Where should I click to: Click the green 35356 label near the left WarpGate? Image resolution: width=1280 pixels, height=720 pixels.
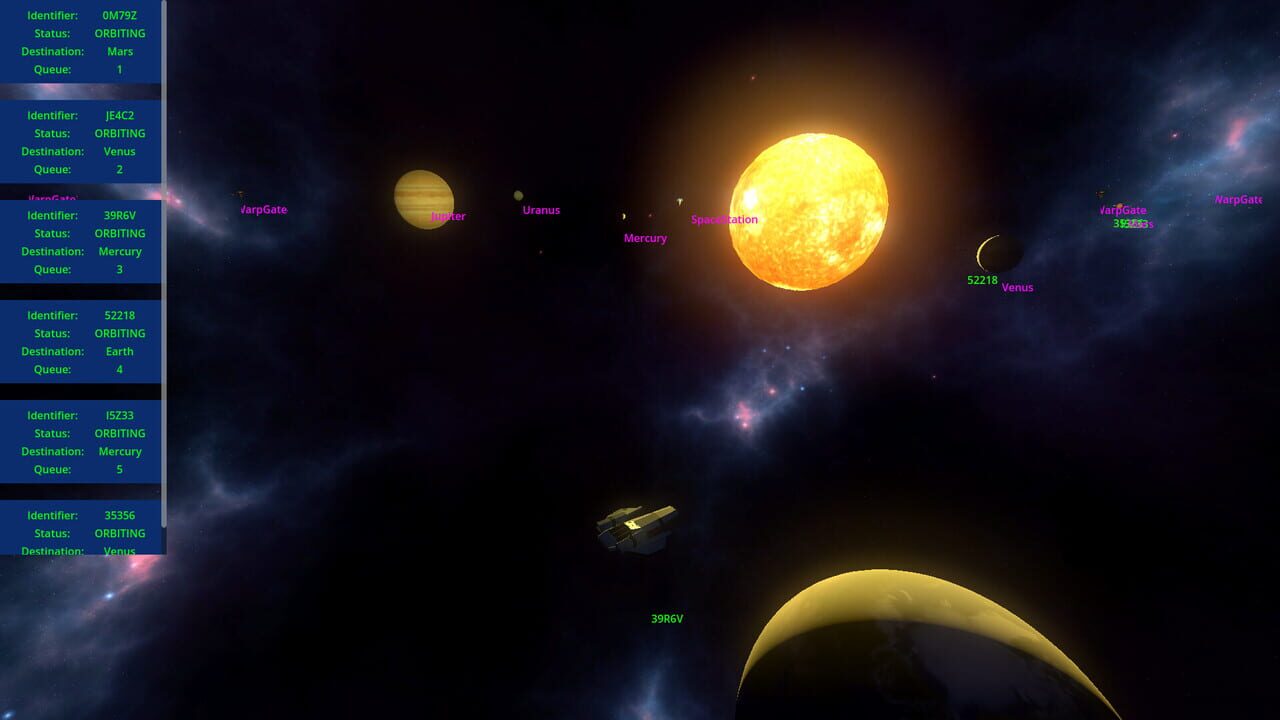click(x=1130, y=224)
